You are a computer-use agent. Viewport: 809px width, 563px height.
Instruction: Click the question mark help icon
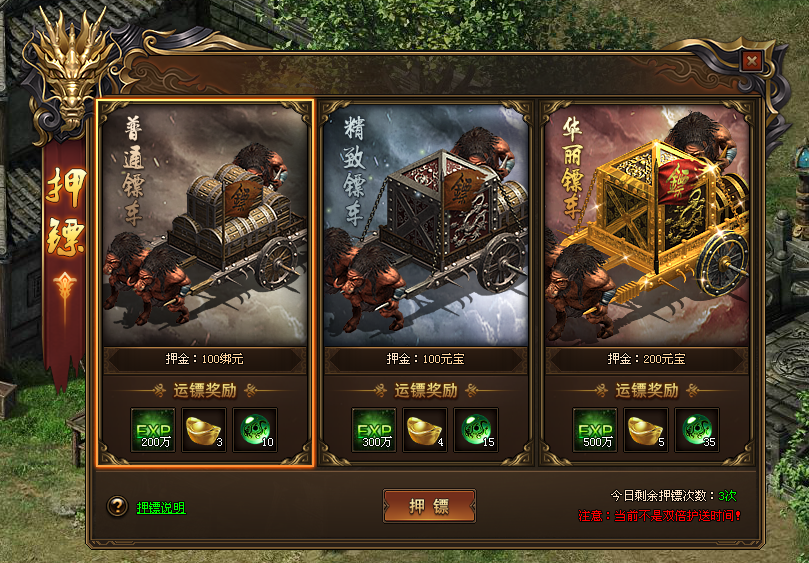click(117, 507)
